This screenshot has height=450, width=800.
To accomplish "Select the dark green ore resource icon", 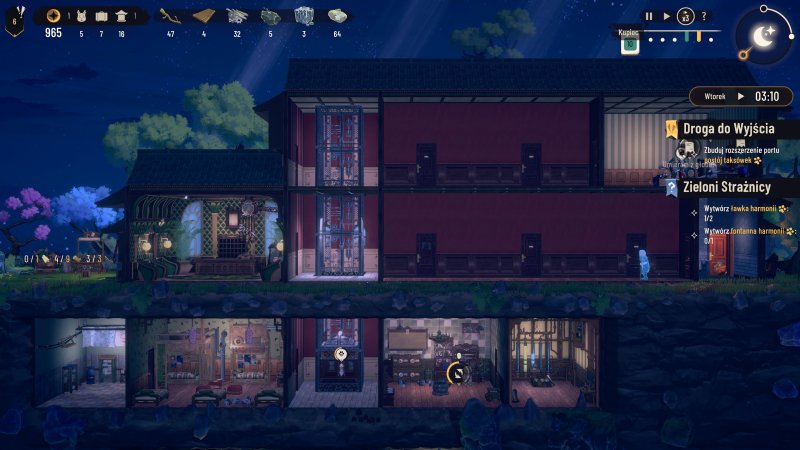I will [270, 16].
